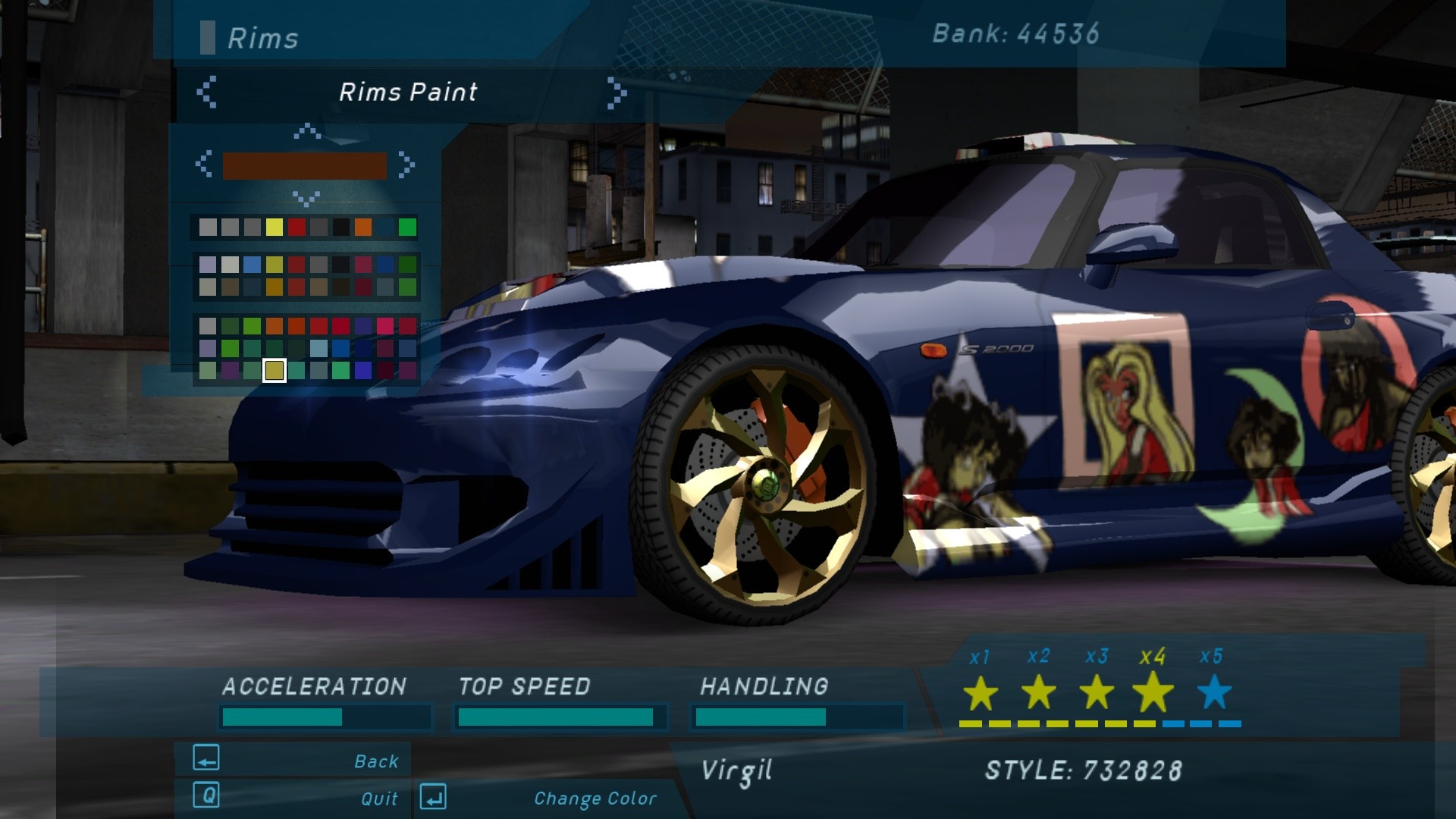
Task: Click the left arrow beside the brown color bar
Action: pyautogui.click(x=203, y=165)
